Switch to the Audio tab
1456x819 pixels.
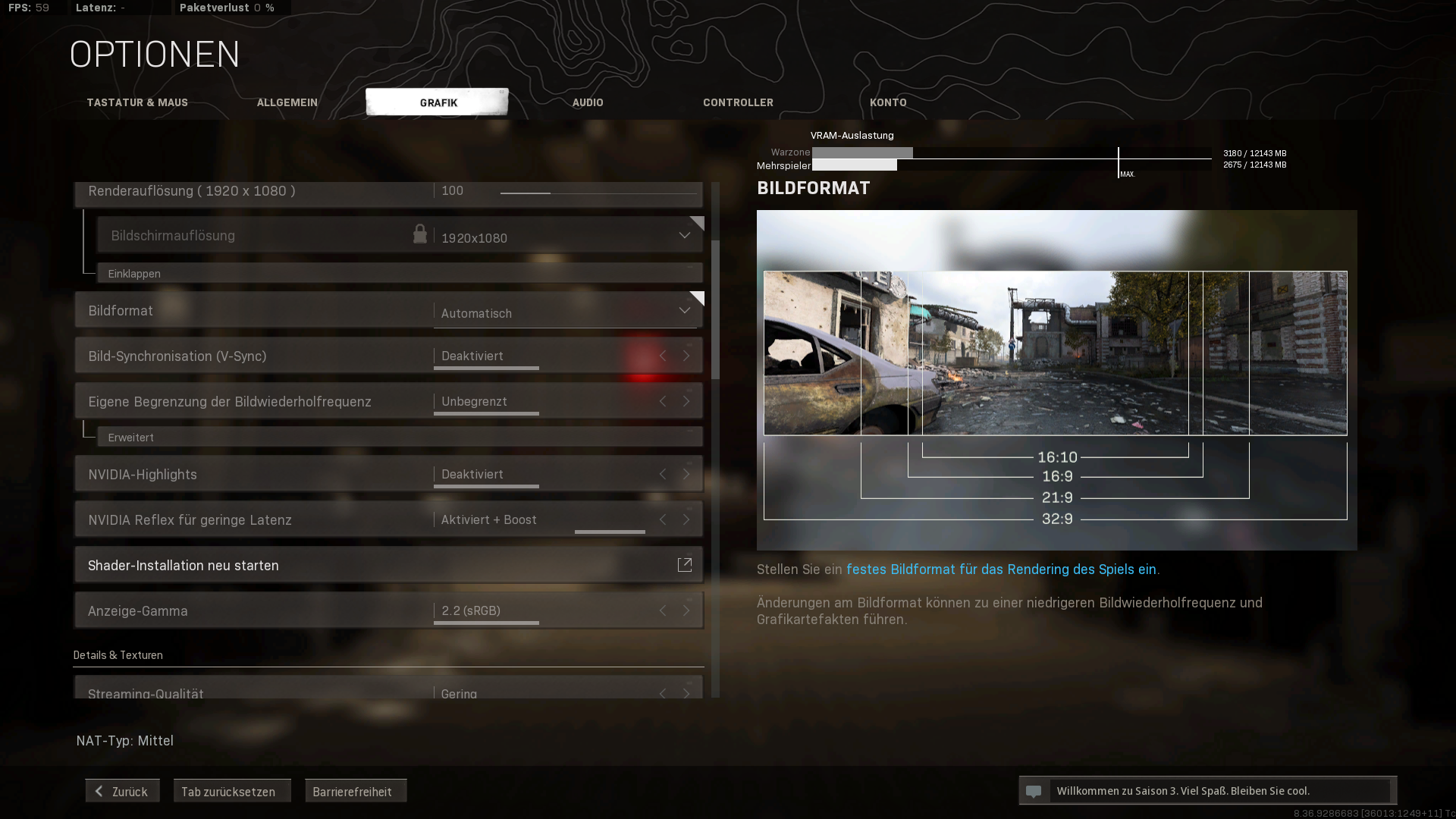click(x=587, y=102)
